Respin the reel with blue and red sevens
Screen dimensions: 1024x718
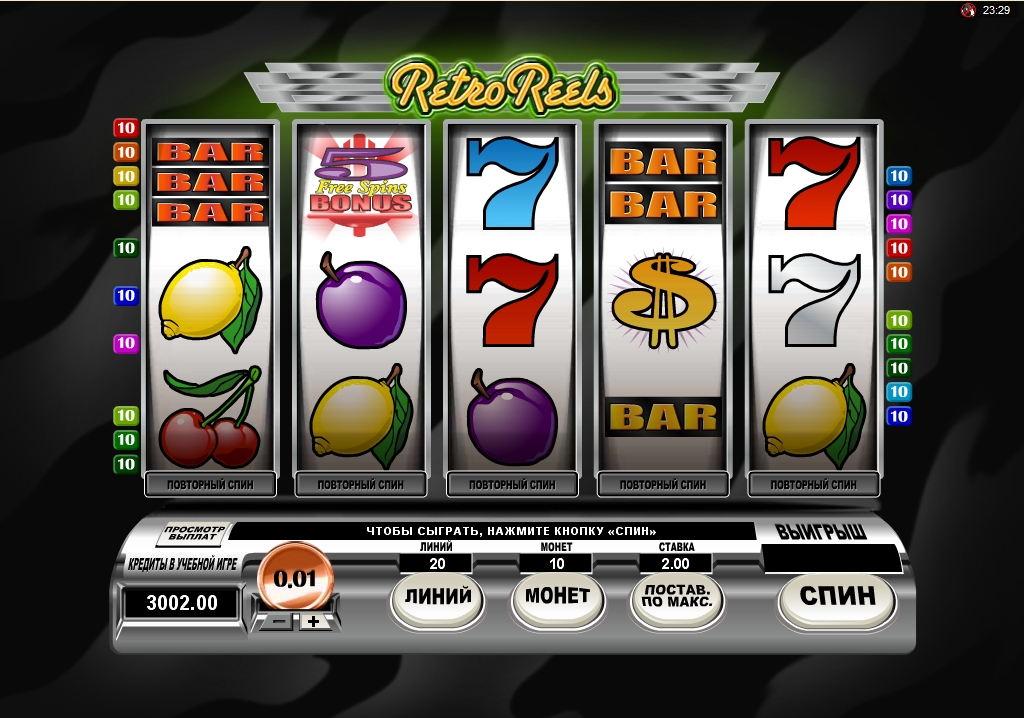(x=512, y=485)
